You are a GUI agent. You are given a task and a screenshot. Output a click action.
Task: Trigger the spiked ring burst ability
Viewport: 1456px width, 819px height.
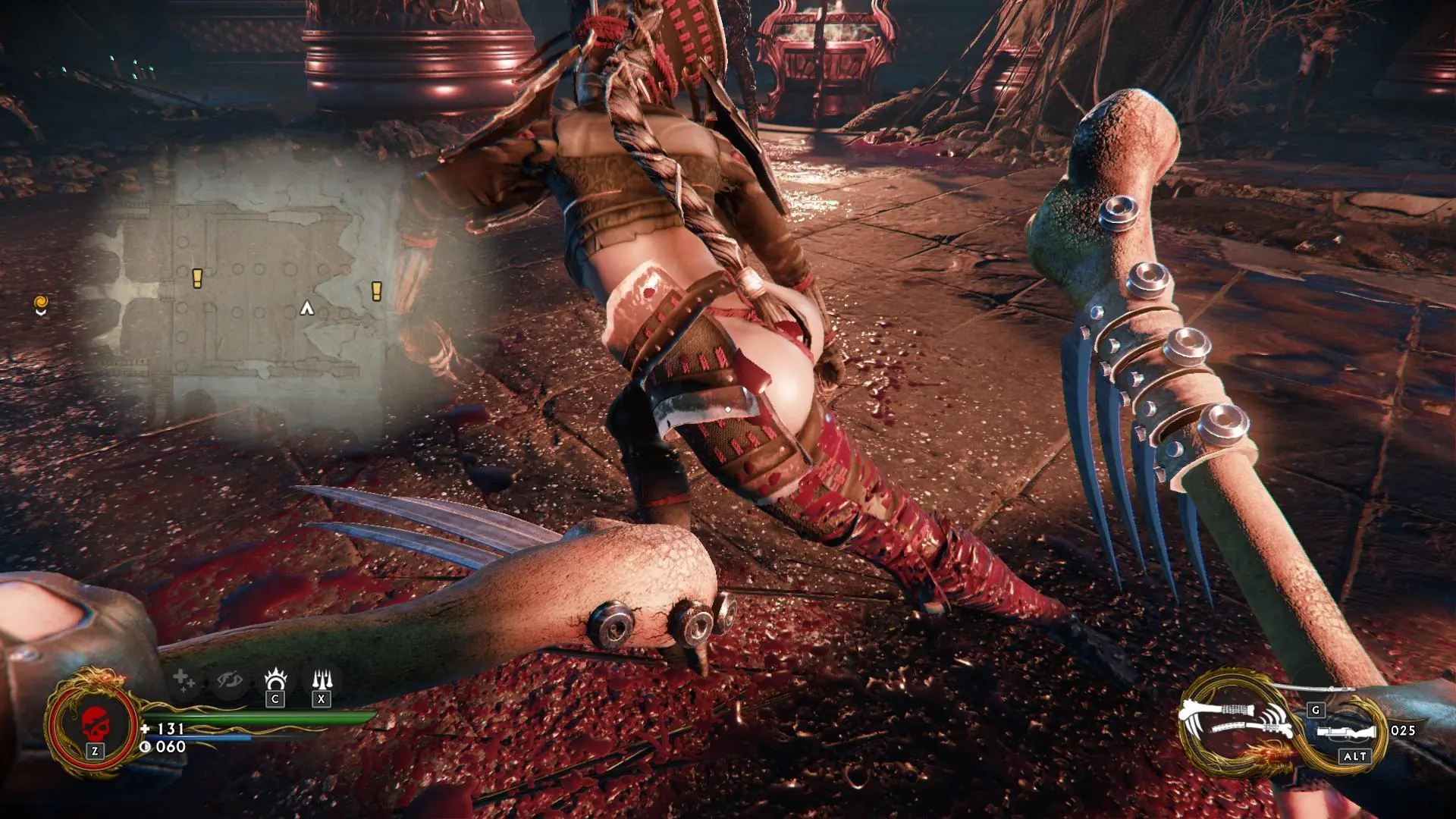point(275,679)
